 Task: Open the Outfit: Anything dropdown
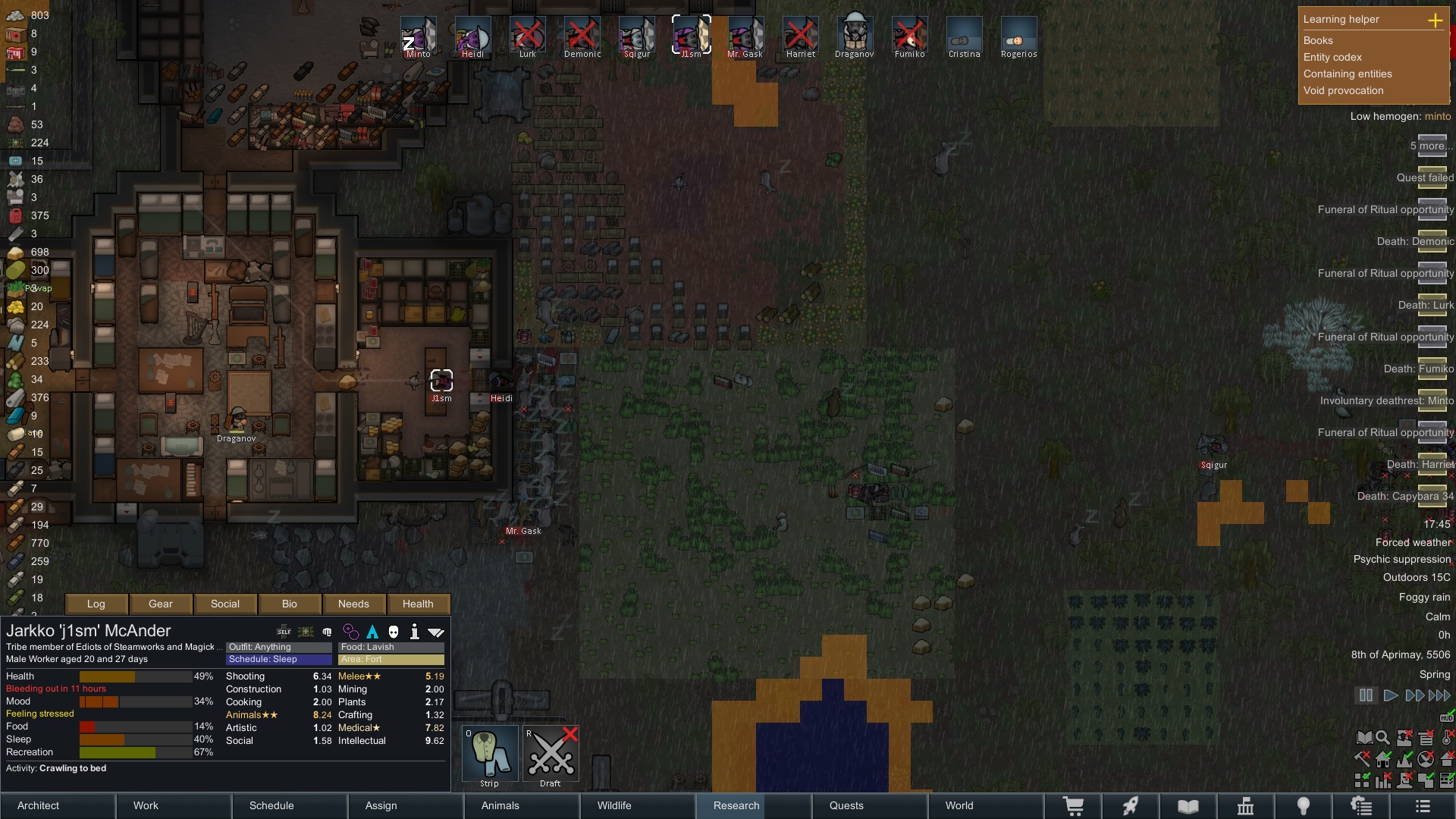coord(279,647)
